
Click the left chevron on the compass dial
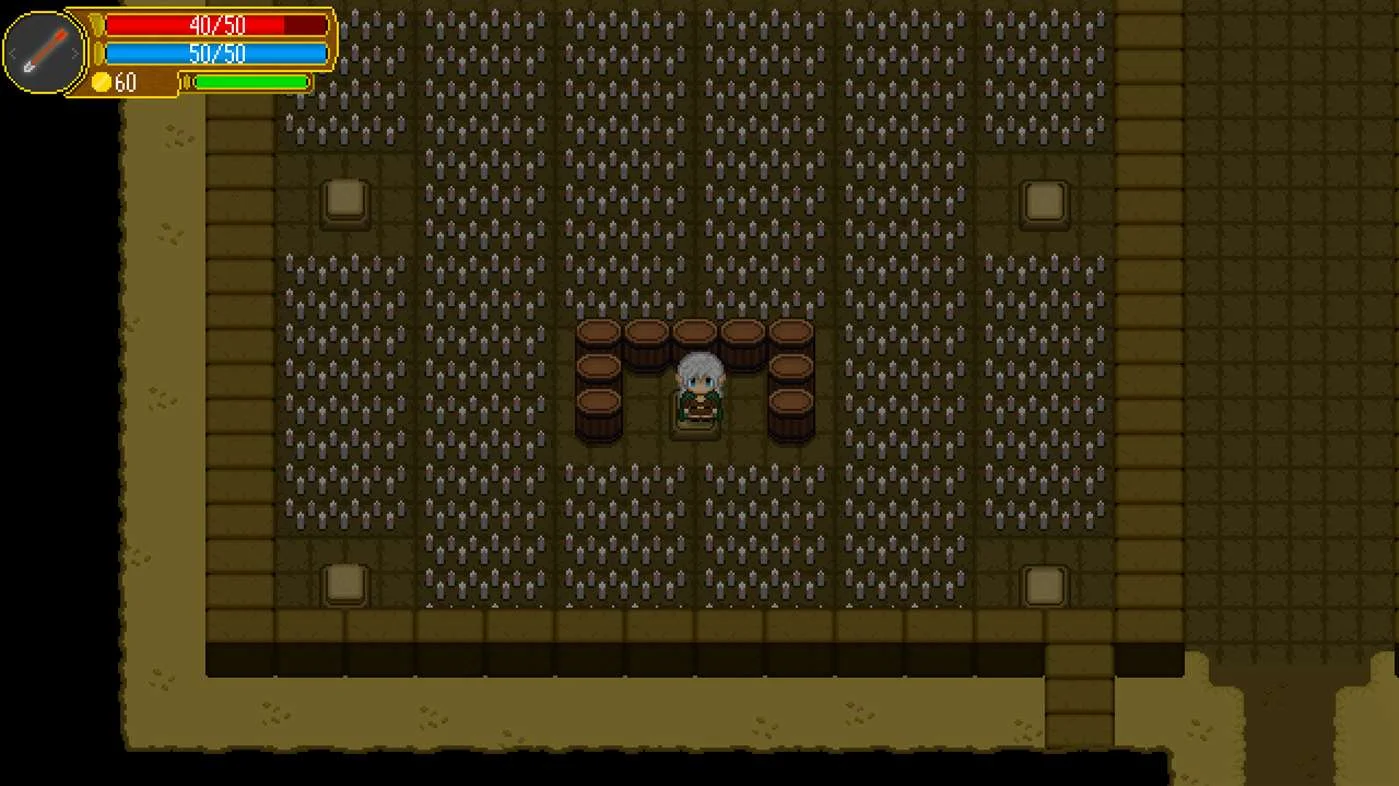pyautogui.click(x=14, y=52)
